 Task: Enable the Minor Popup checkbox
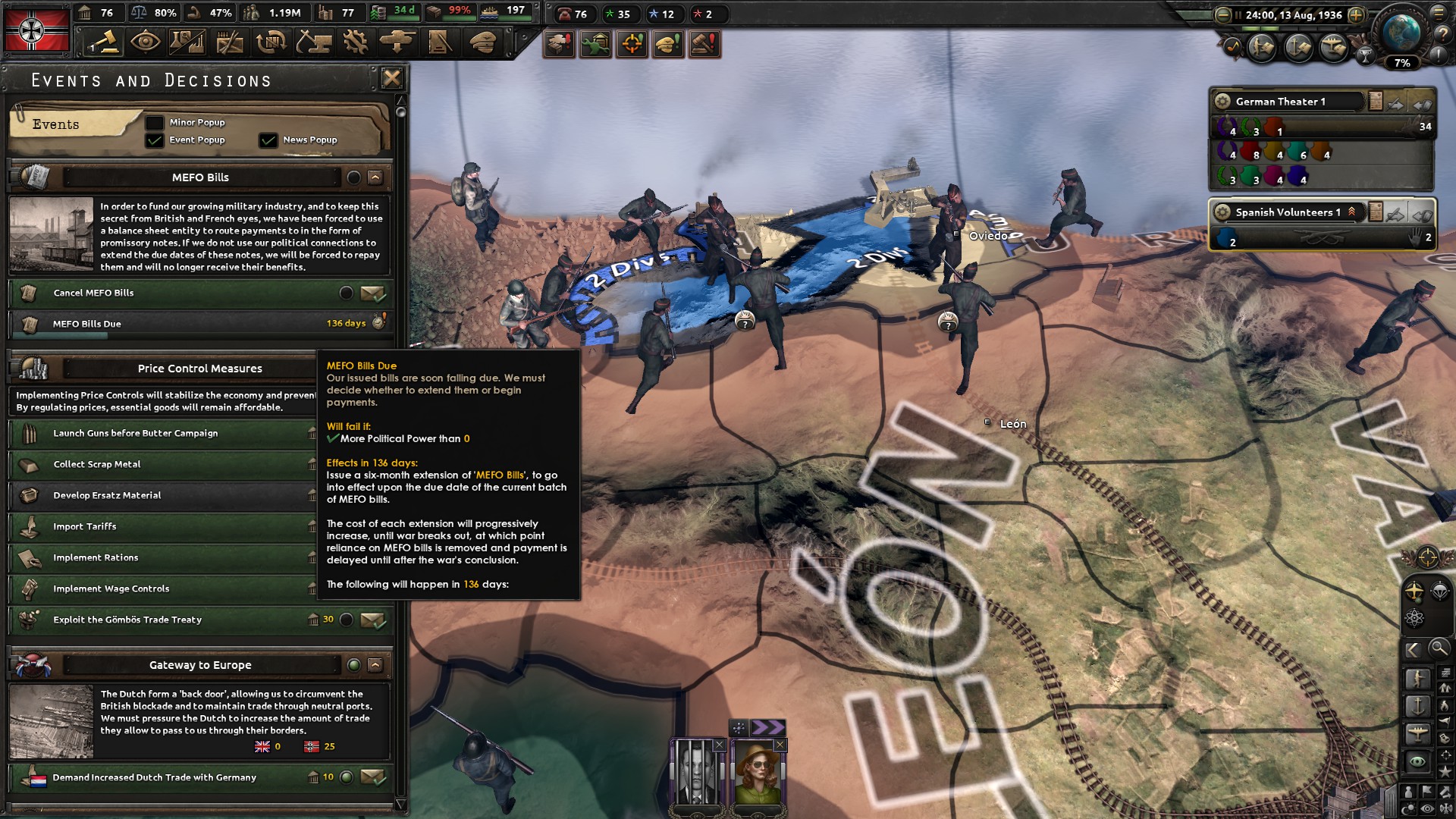click(156, 122)
